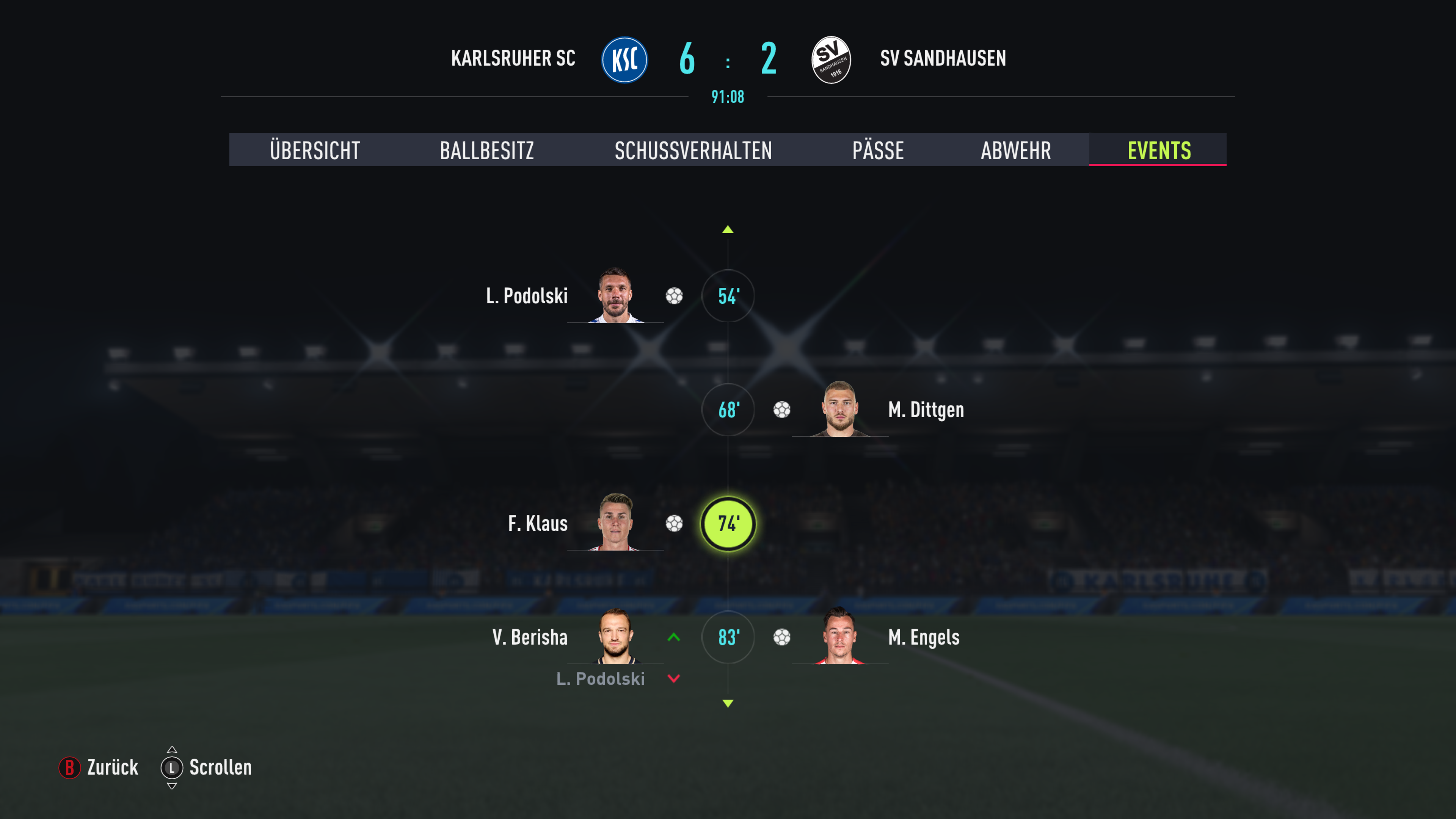Go back with the Zurück label
The width and height of the screenshot is (1456, 819).
(112, 767)
